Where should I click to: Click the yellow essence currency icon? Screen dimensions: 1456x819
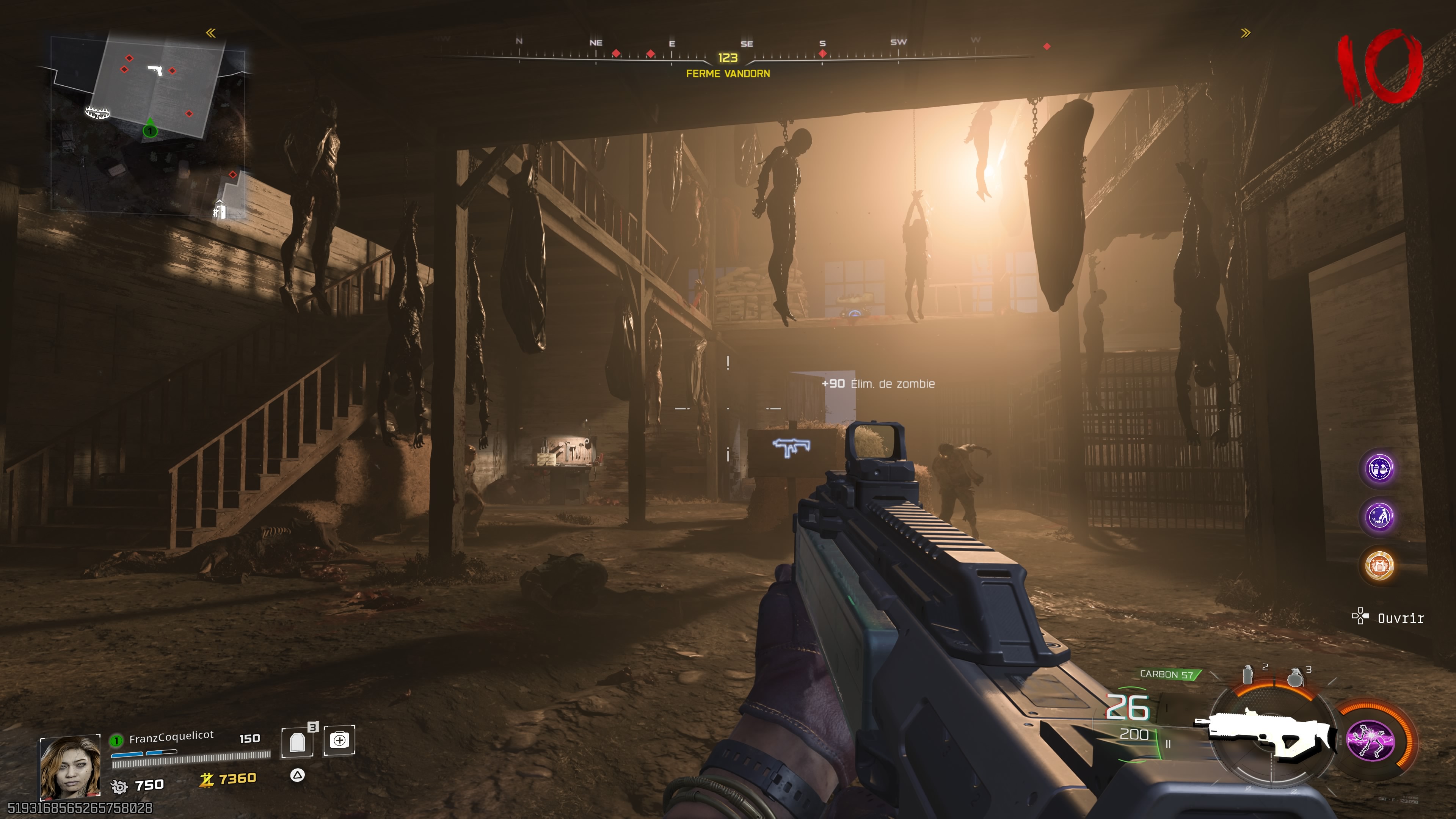tap(206, 780)
